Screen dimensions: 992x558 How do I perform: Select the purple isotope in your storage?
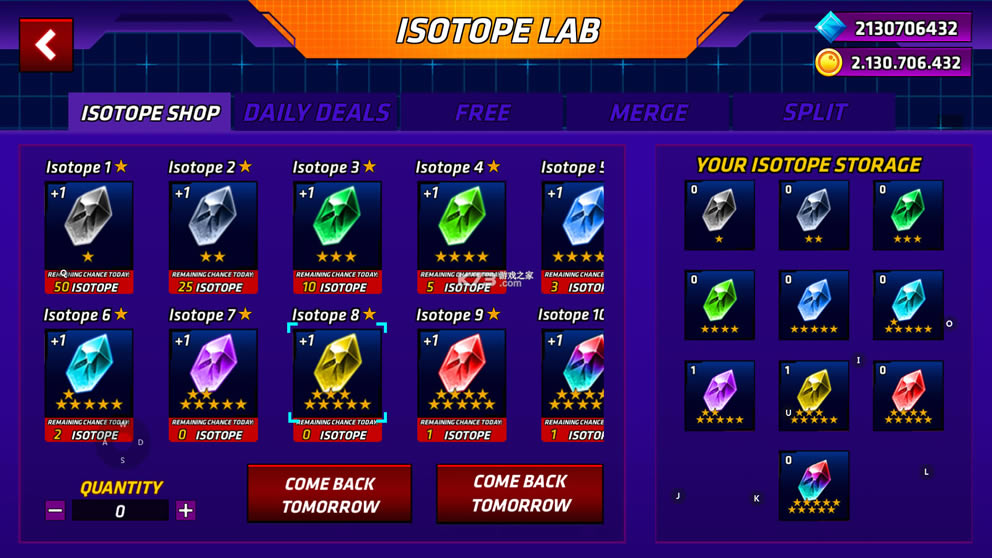pyautogui.click(x=719, y=395)
